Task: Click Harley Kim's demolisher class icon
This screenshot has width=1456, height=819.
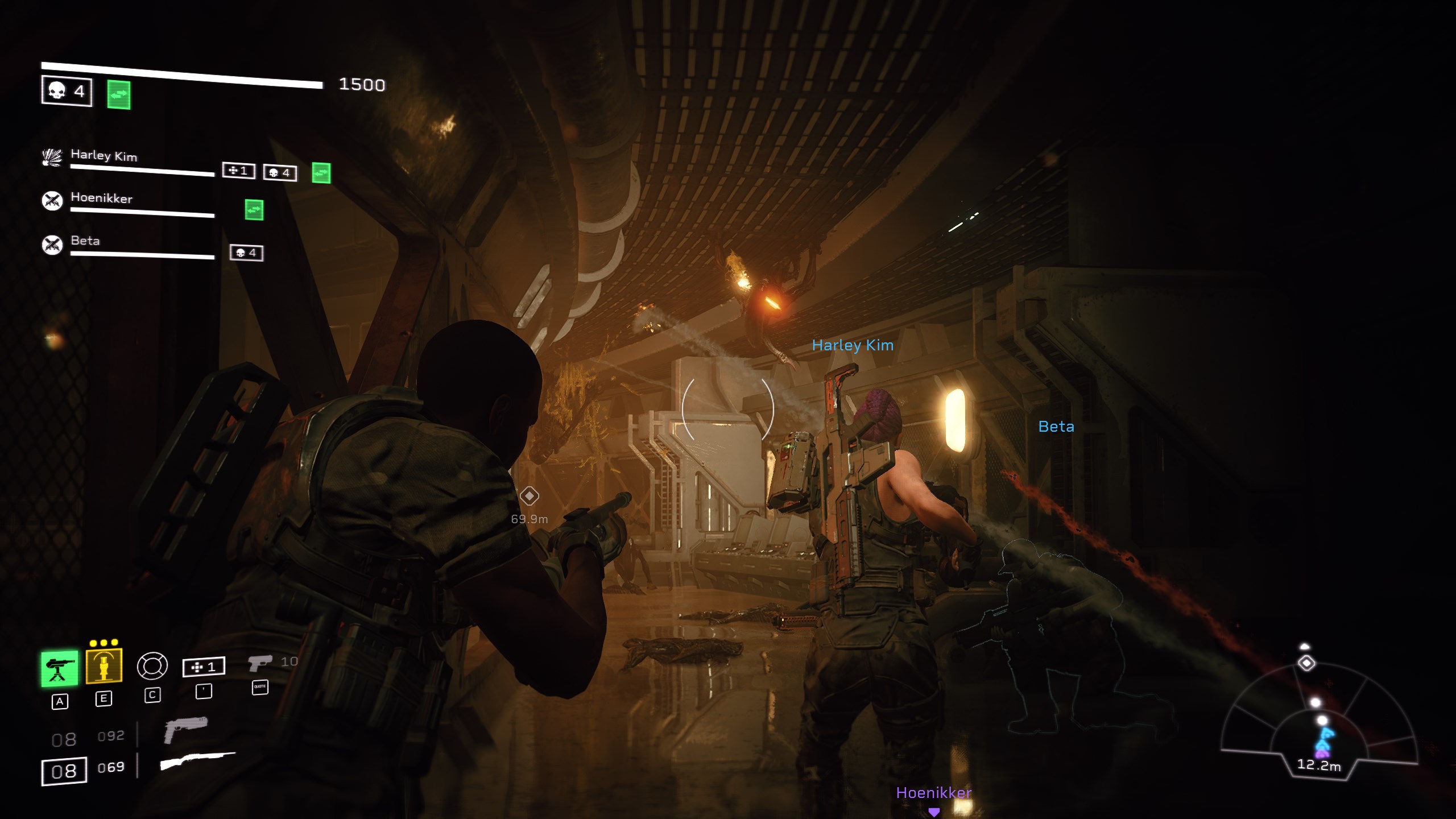Action: (52, 157)
